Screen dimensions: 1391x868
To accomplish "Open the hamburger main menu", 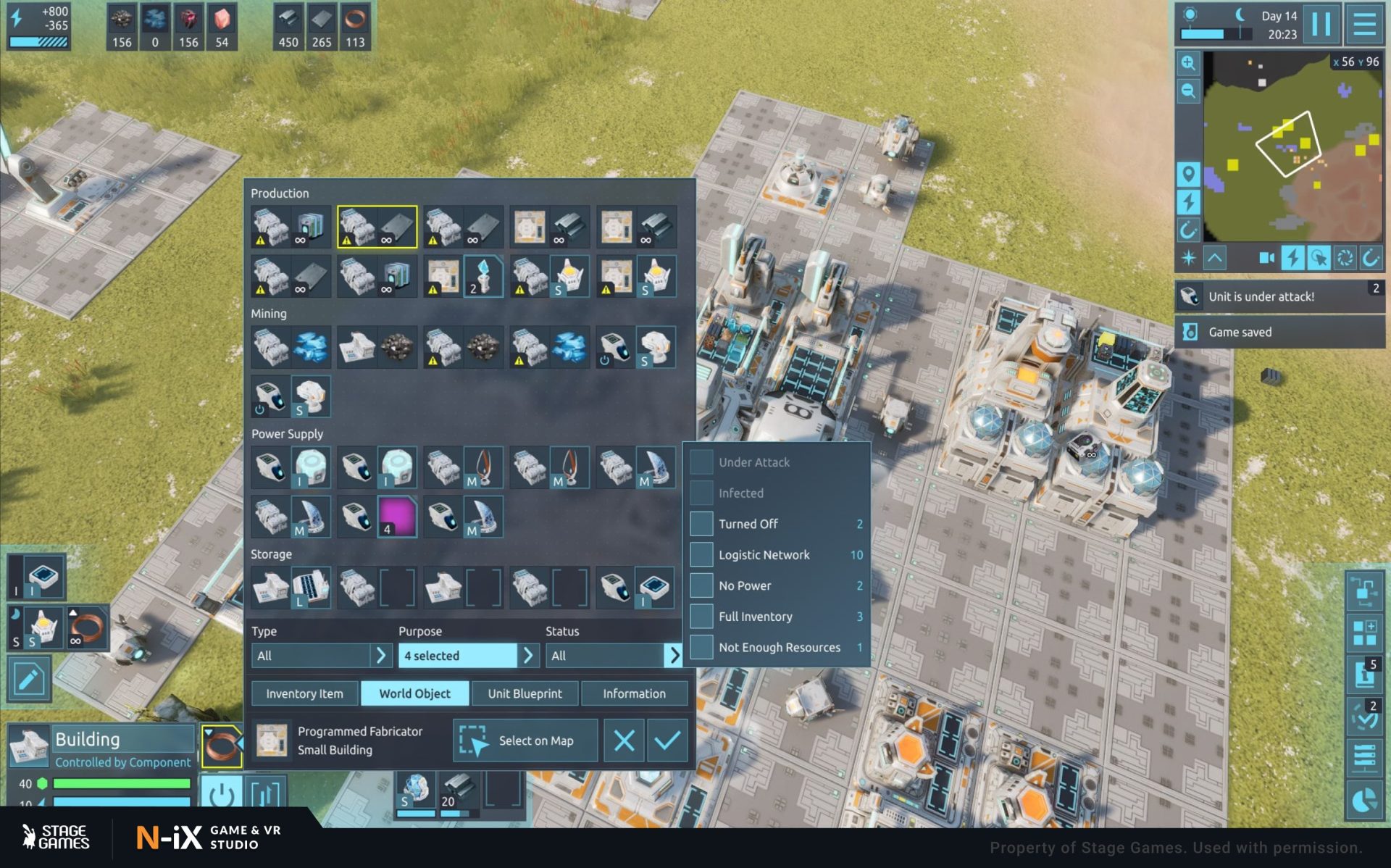I will (x=1365, y=25).
